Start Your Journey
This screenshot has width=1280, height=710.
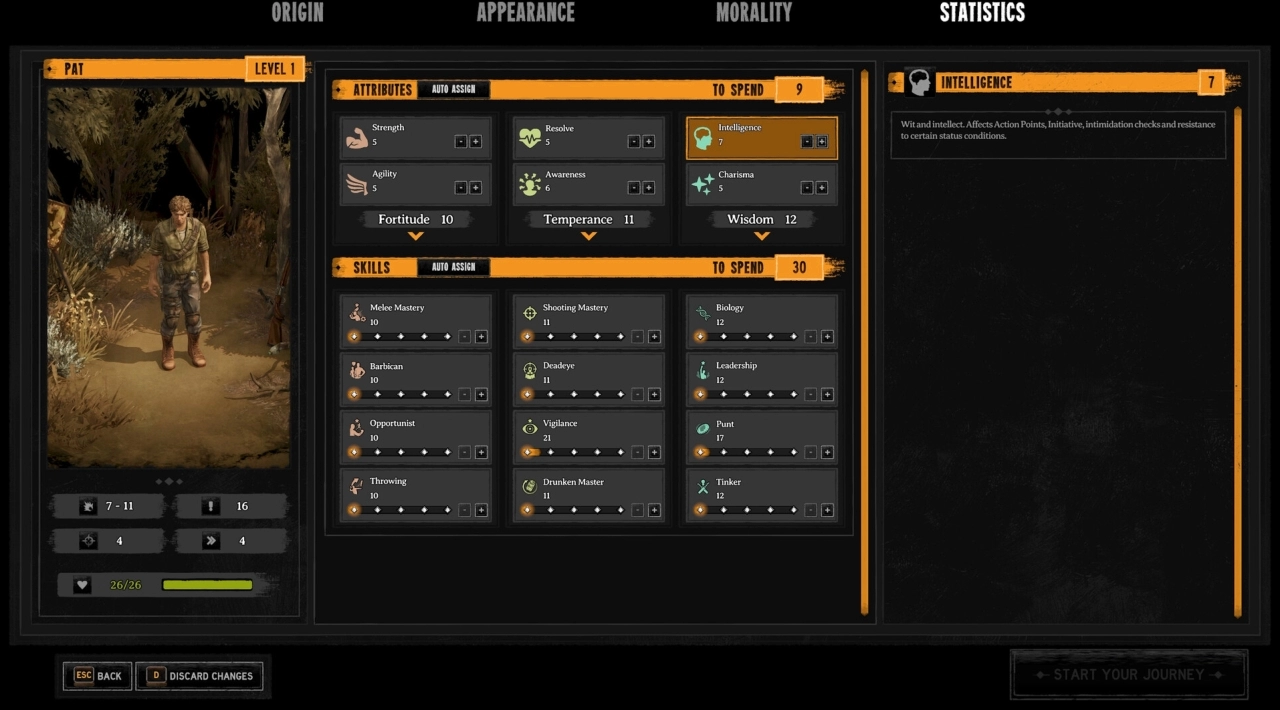click(x=1129, y=674)
